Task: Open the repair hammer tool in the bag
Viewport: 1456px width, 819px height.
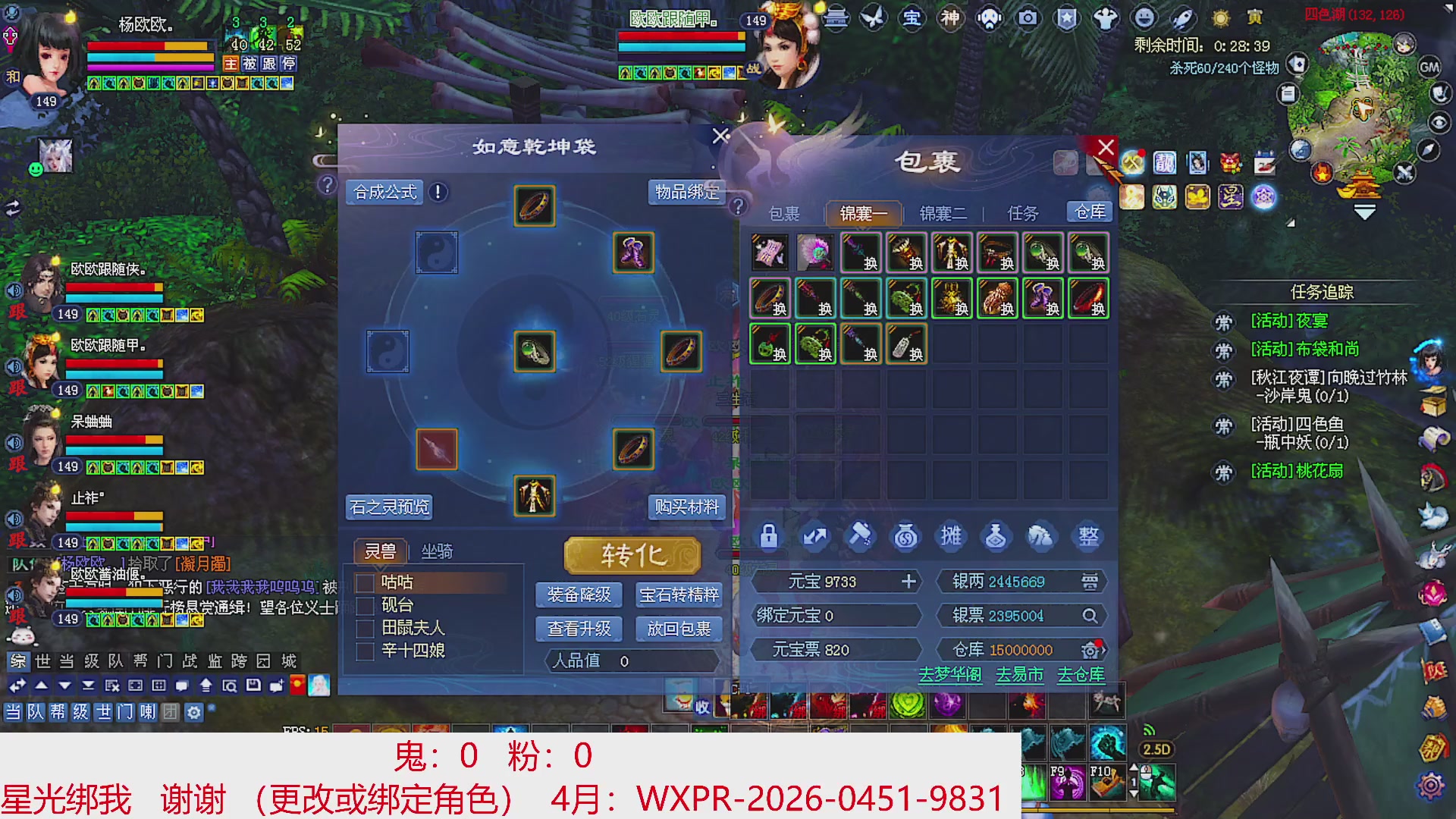Action: tap(859, 536)
